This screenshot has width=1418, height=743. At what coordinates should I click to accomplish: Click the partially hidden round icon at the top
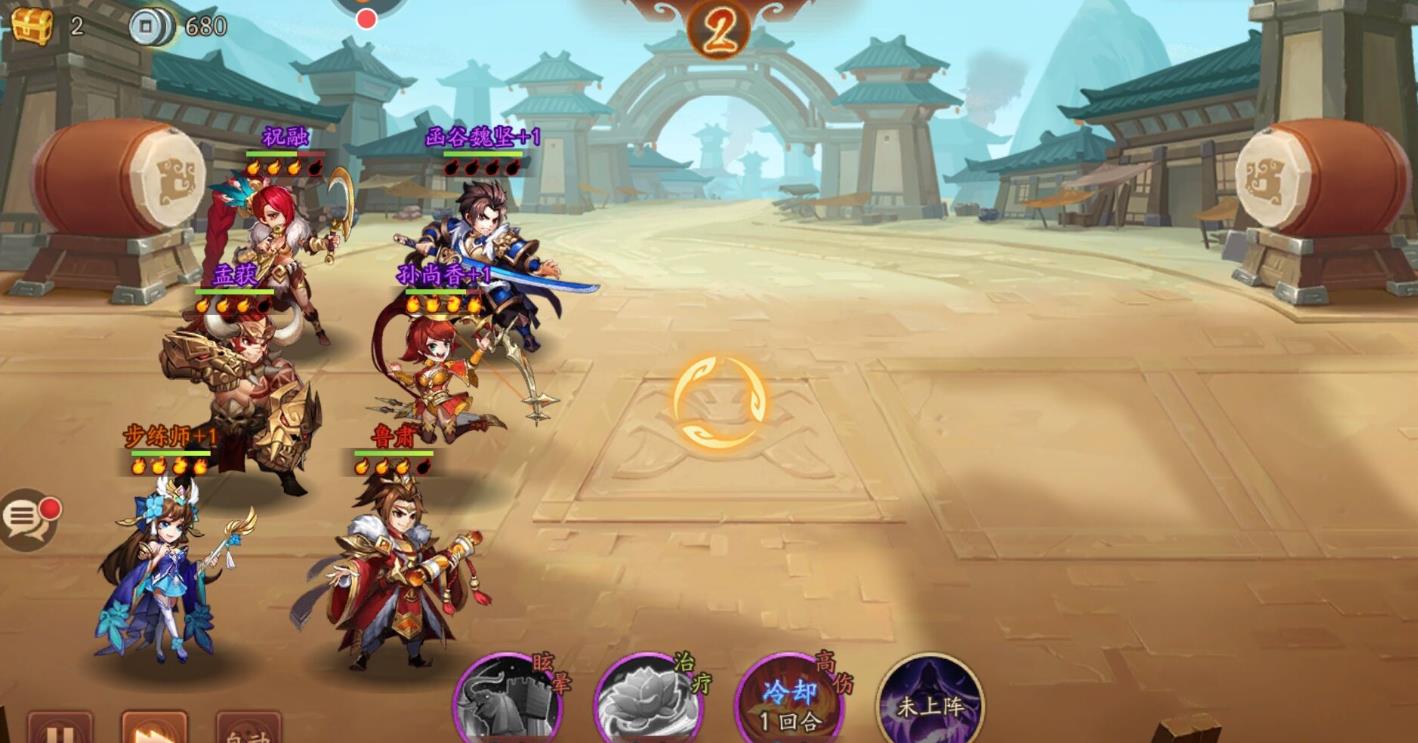(369, 10)
